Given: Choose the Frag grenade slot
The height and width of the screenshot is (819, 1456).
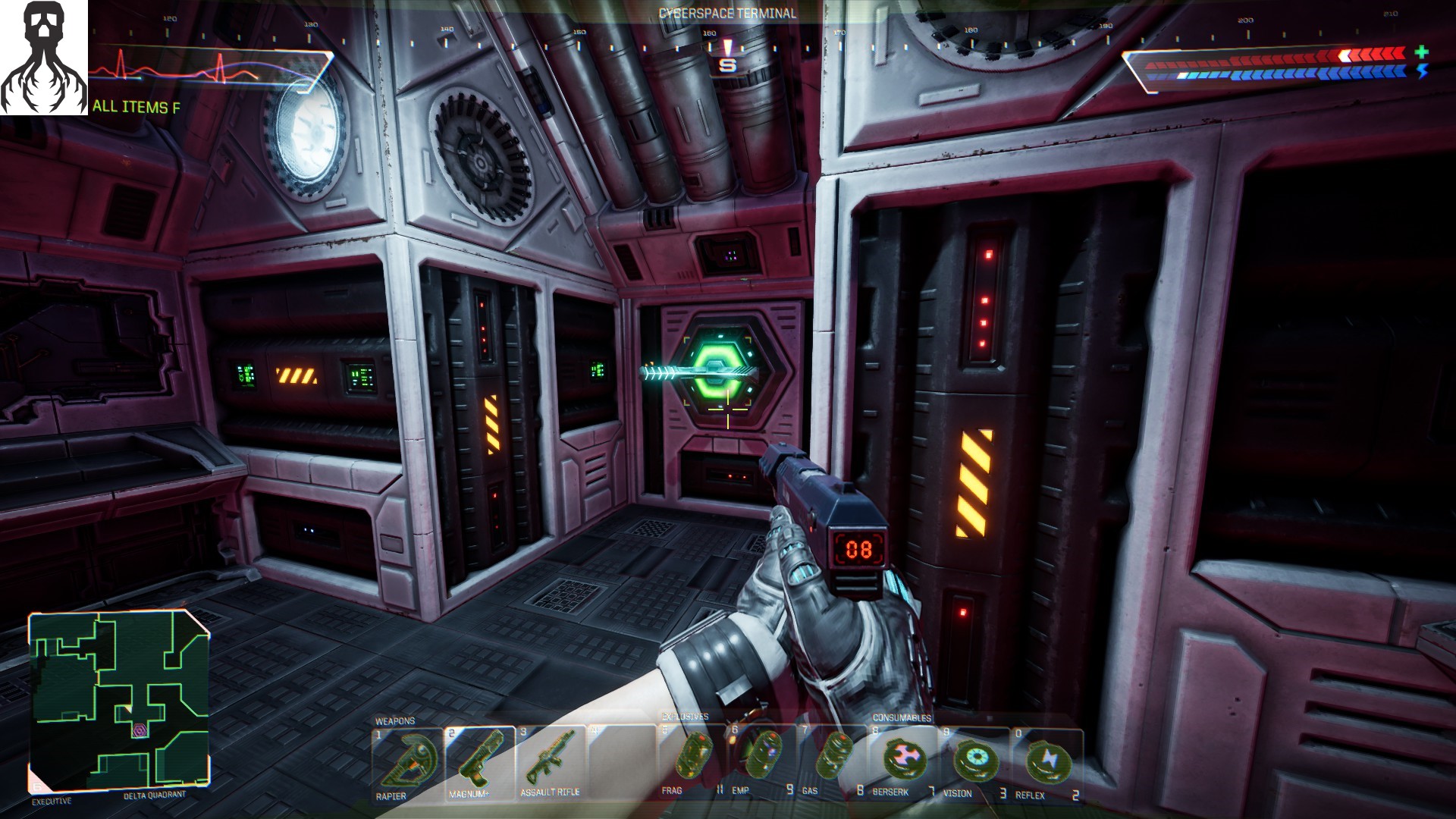Looking at the screenshot, I should coord(692,758).
